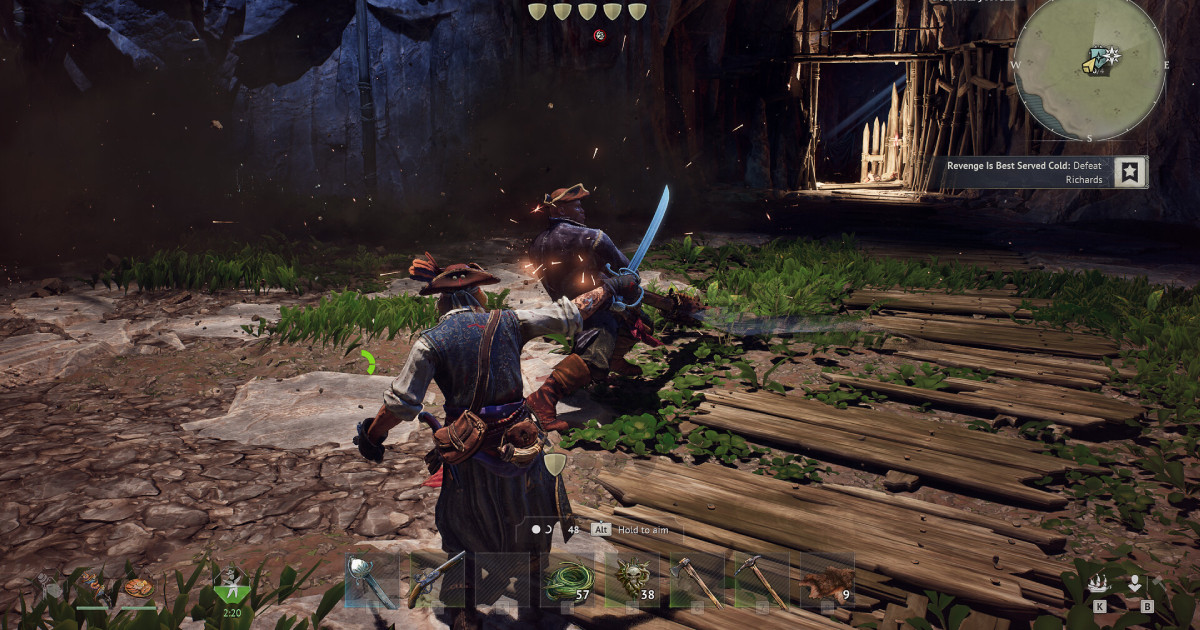This screenshot has width=1200, height=630.
Task: Select the cutlass sword hotbar slot
Action: (x=371, y=580)
